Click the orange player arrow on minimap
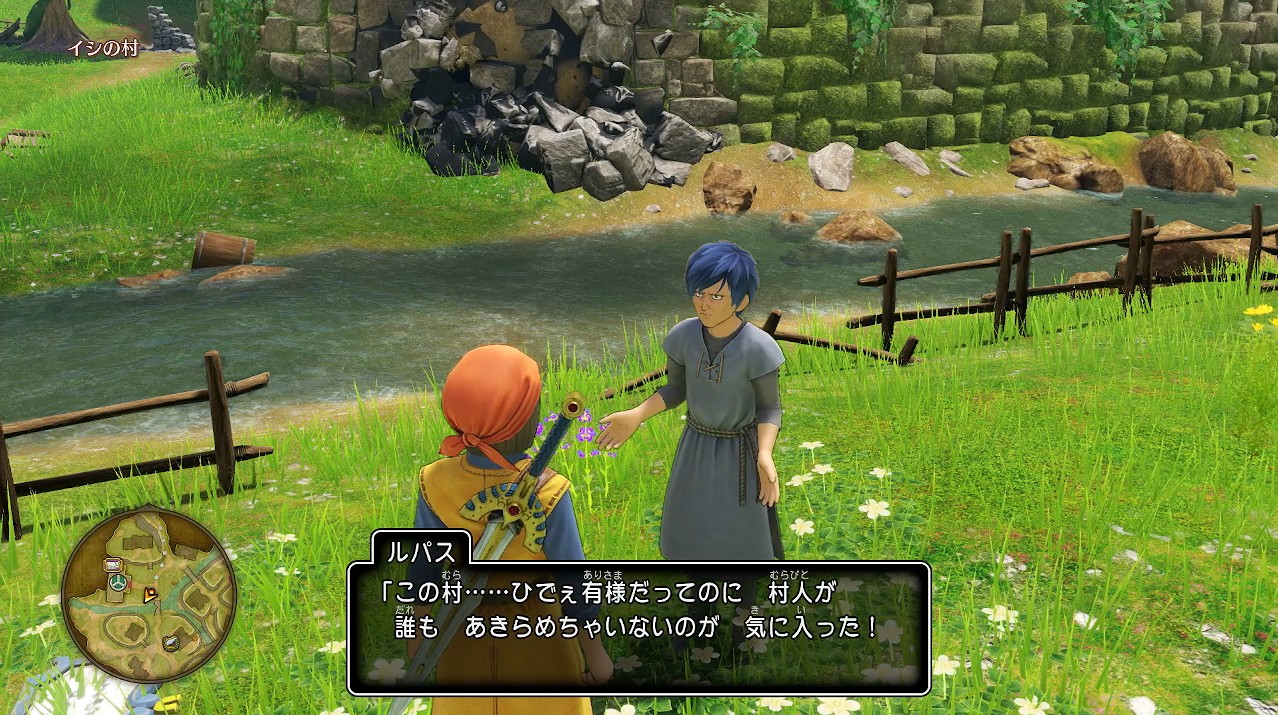 [x=151, y=594]
